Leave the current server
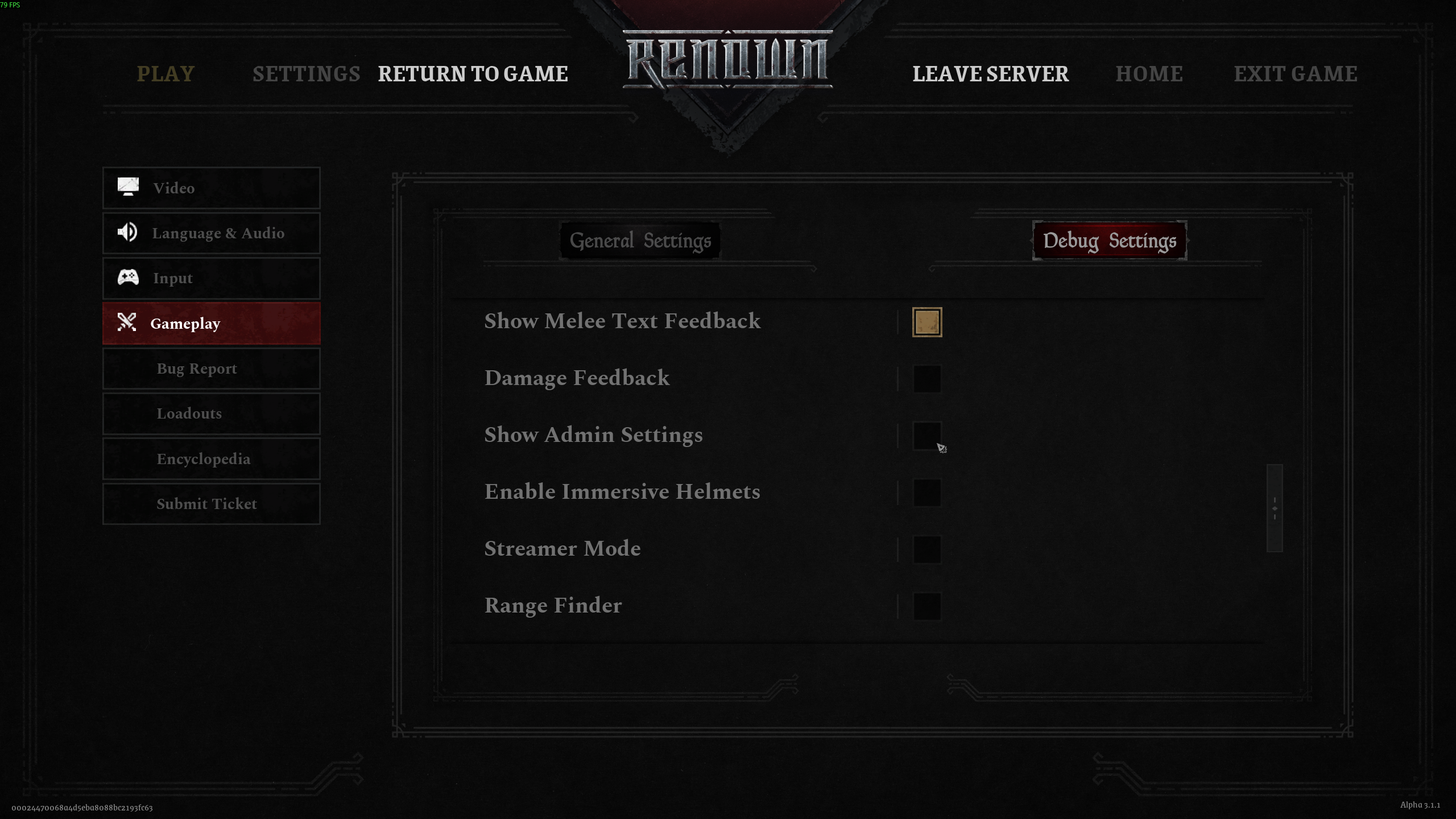The width and height of the screenshot is (1456, 819). tap(990, 74)
